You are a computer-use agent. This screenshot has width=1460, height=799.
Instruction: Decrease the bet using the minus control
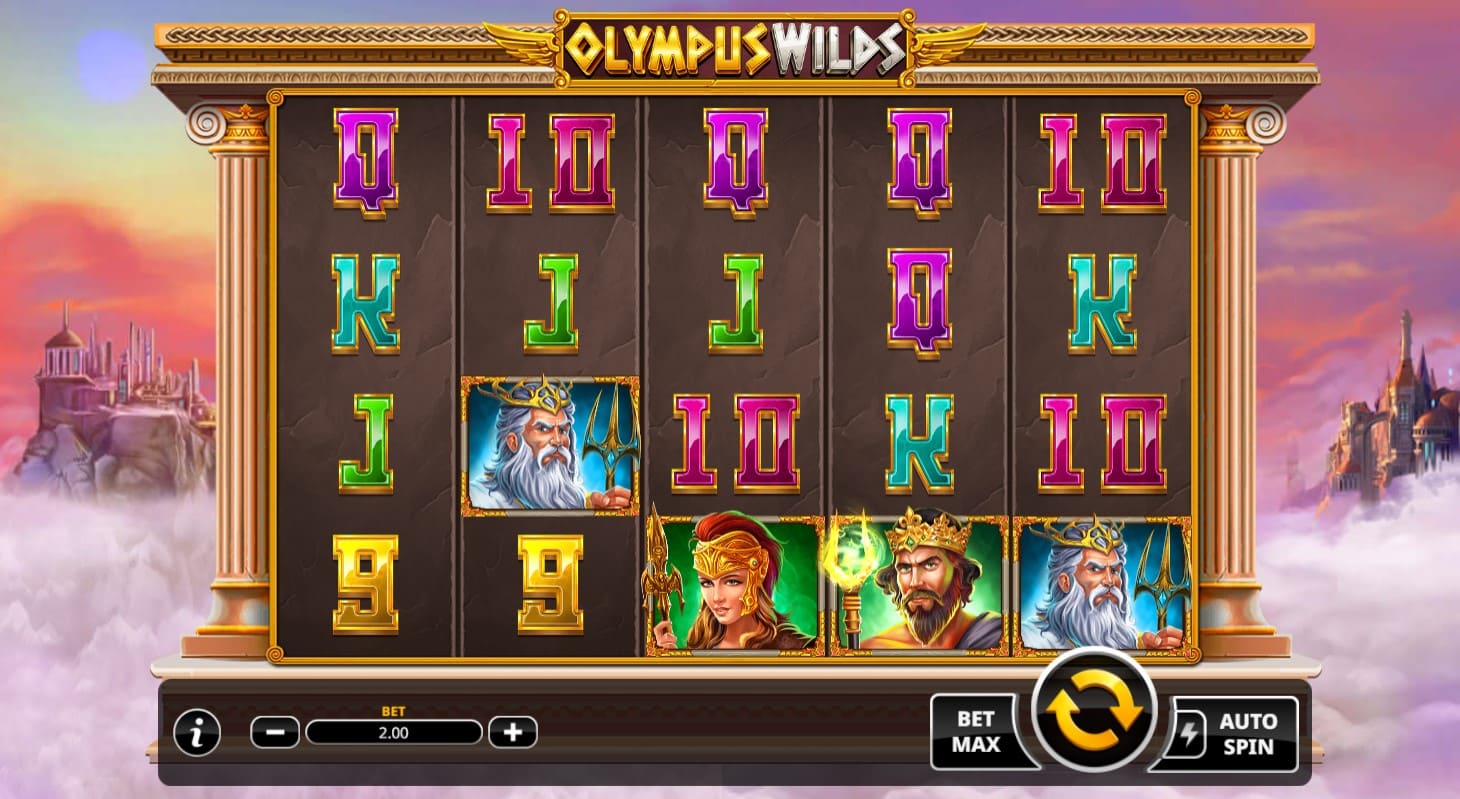pyautogui.click(x=272, y=731)
